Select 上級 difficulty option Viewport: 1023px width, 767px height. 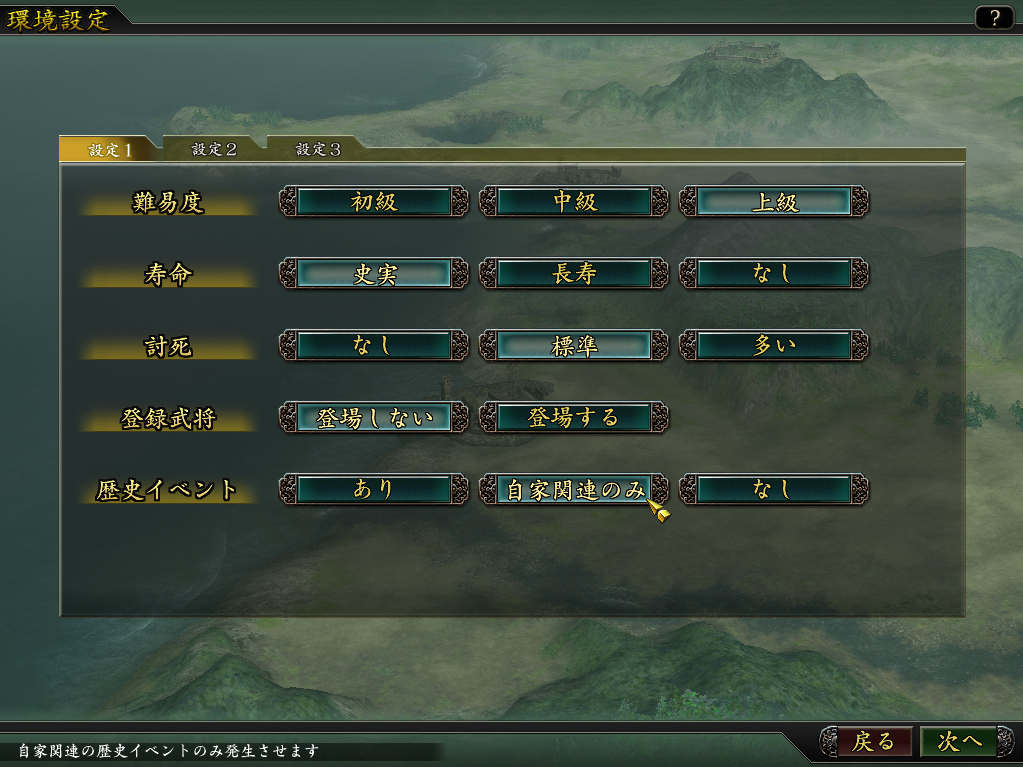tap(774, 202)
